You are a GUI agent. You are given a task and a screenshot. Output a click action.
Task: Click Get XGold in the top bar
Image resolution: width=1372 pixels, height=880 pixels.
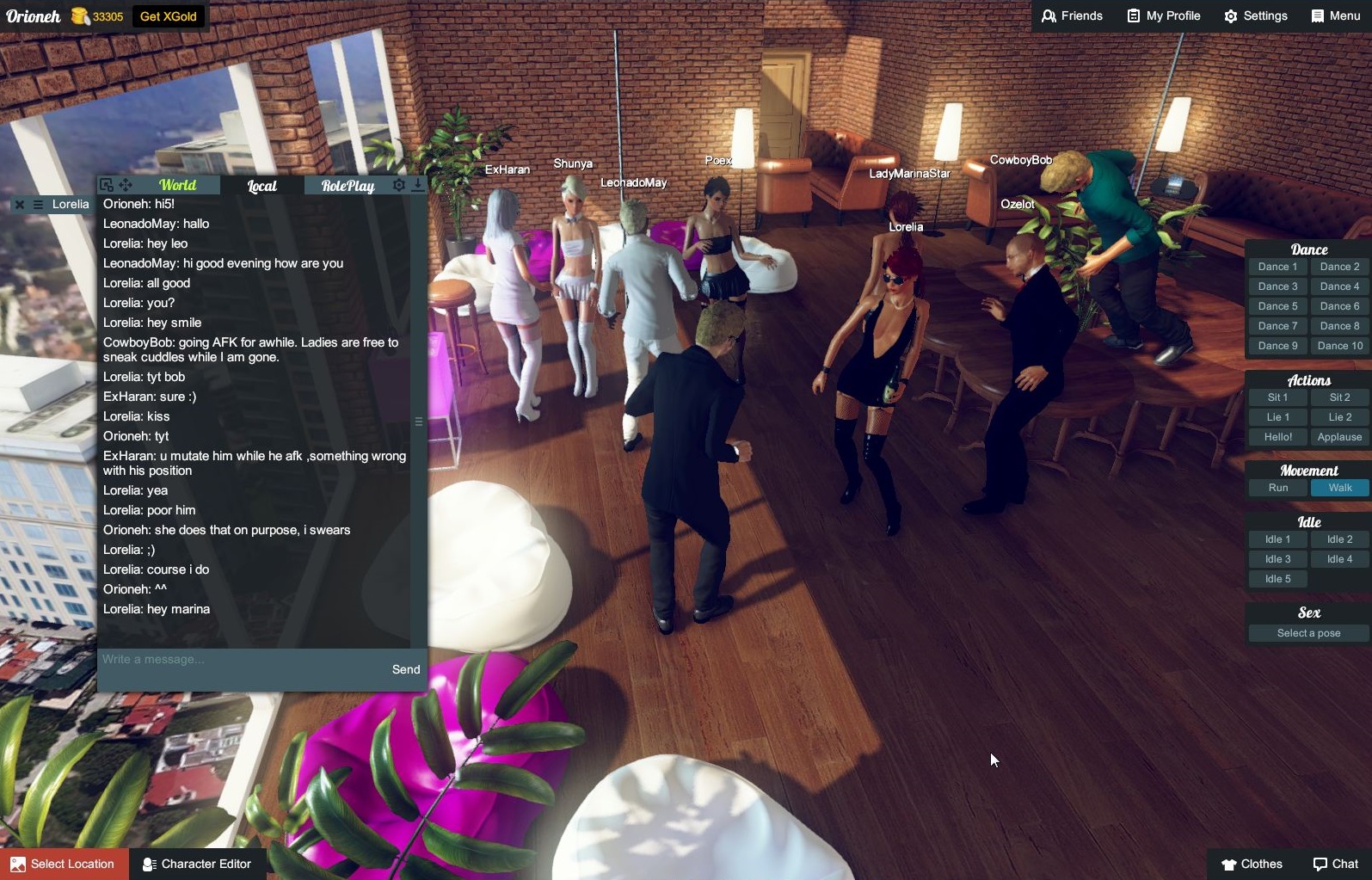tap(169, 15)
